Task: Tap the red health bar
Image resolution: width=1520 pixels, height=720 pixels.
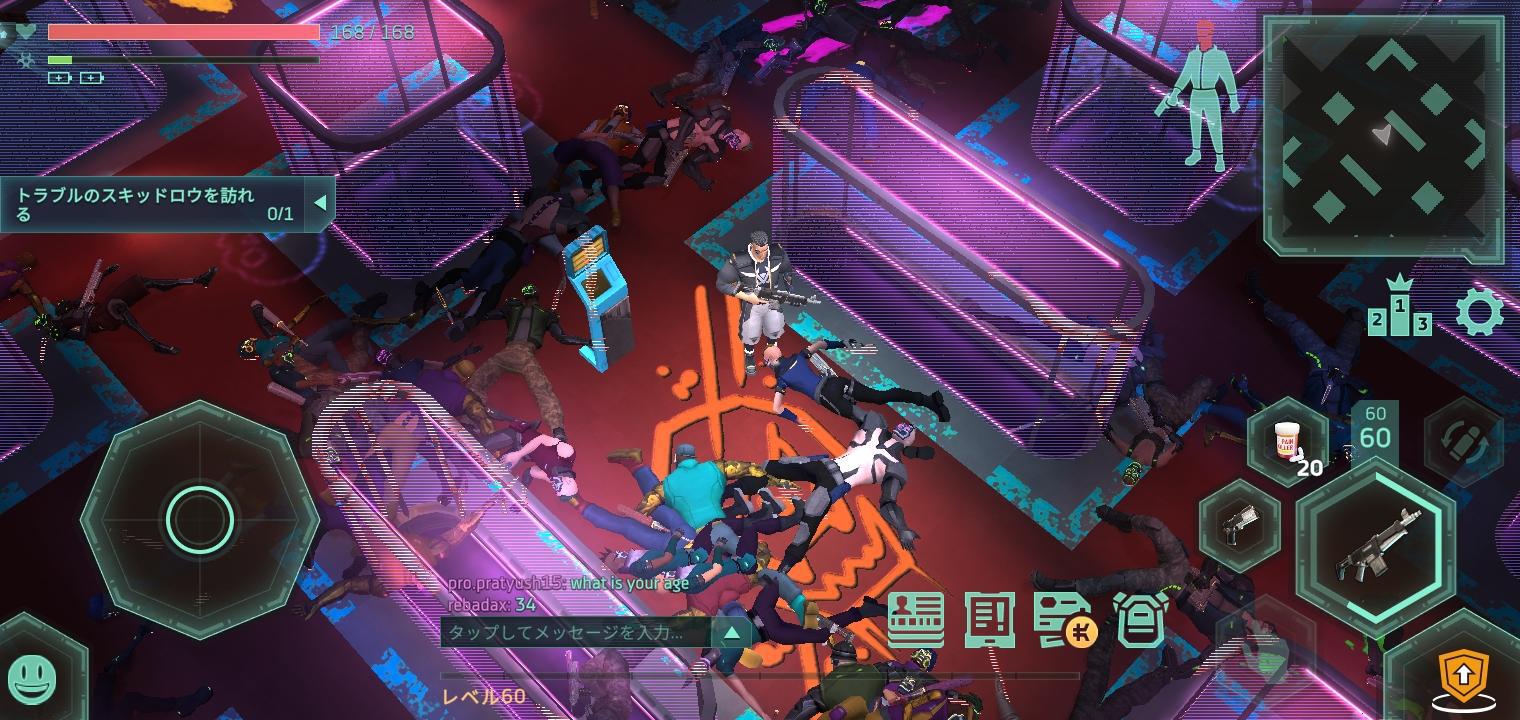Action: tap(183, 33)
